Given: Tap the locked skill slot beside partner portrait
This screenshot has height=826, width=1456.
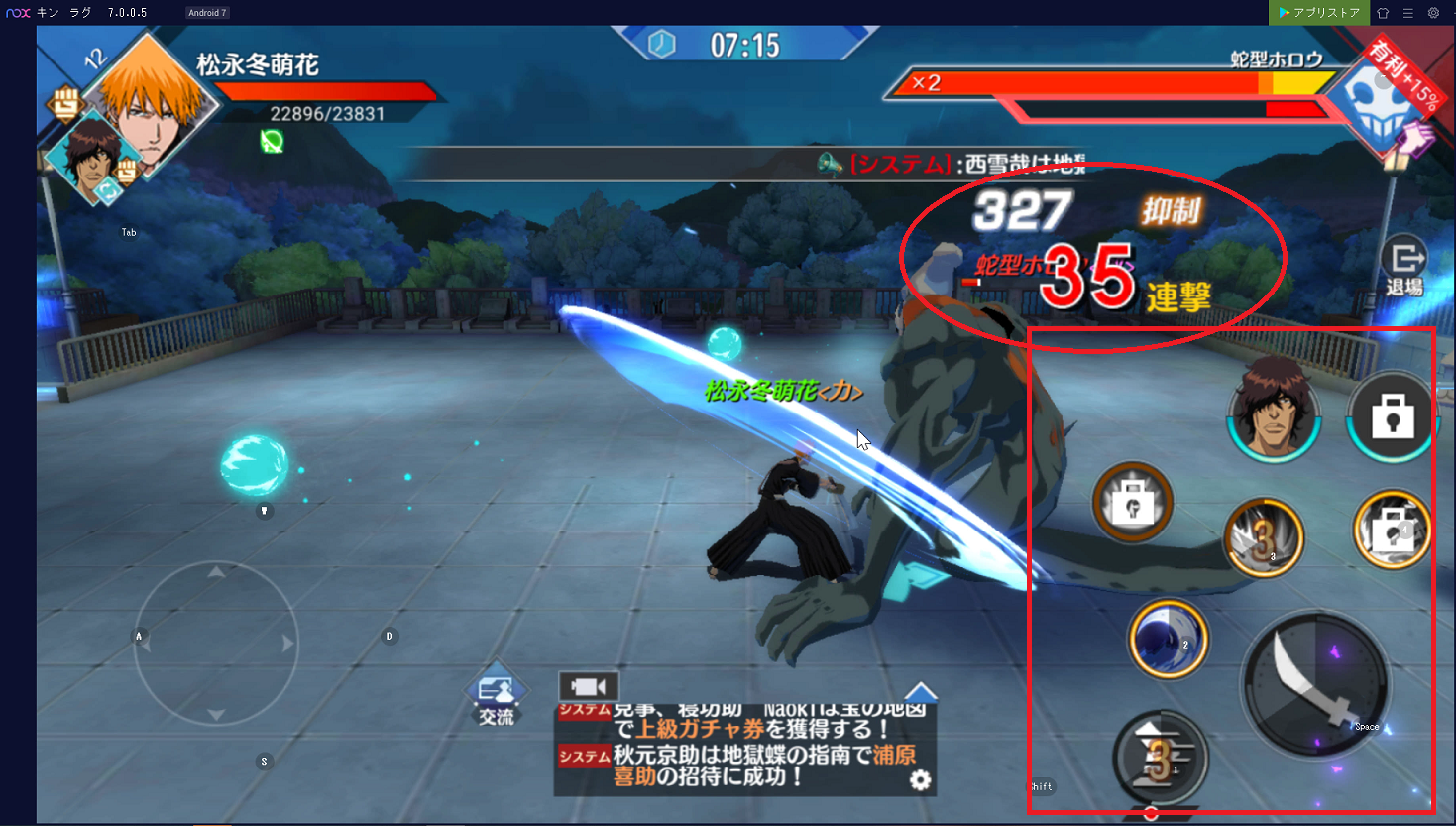Looking at the screenshot, I should coord(1392,417).
